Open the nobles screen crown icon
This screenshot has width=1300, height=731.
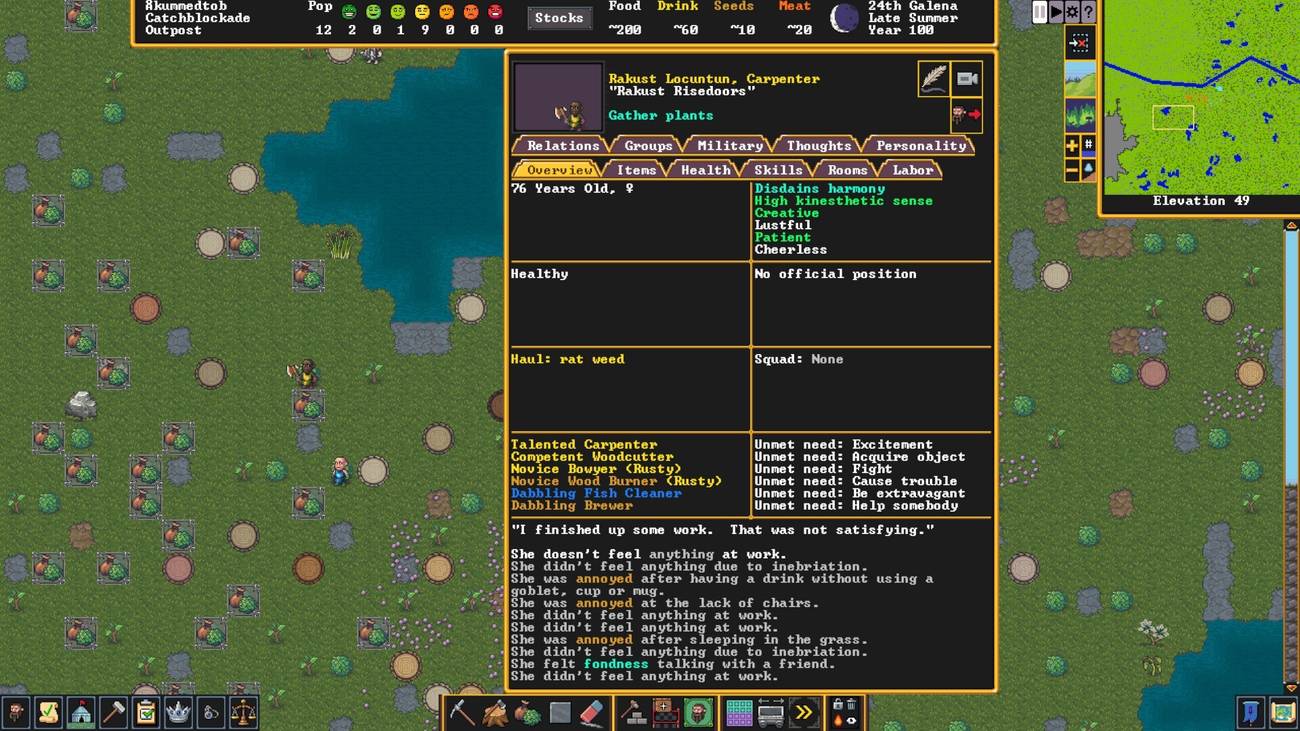pos(178,712)
